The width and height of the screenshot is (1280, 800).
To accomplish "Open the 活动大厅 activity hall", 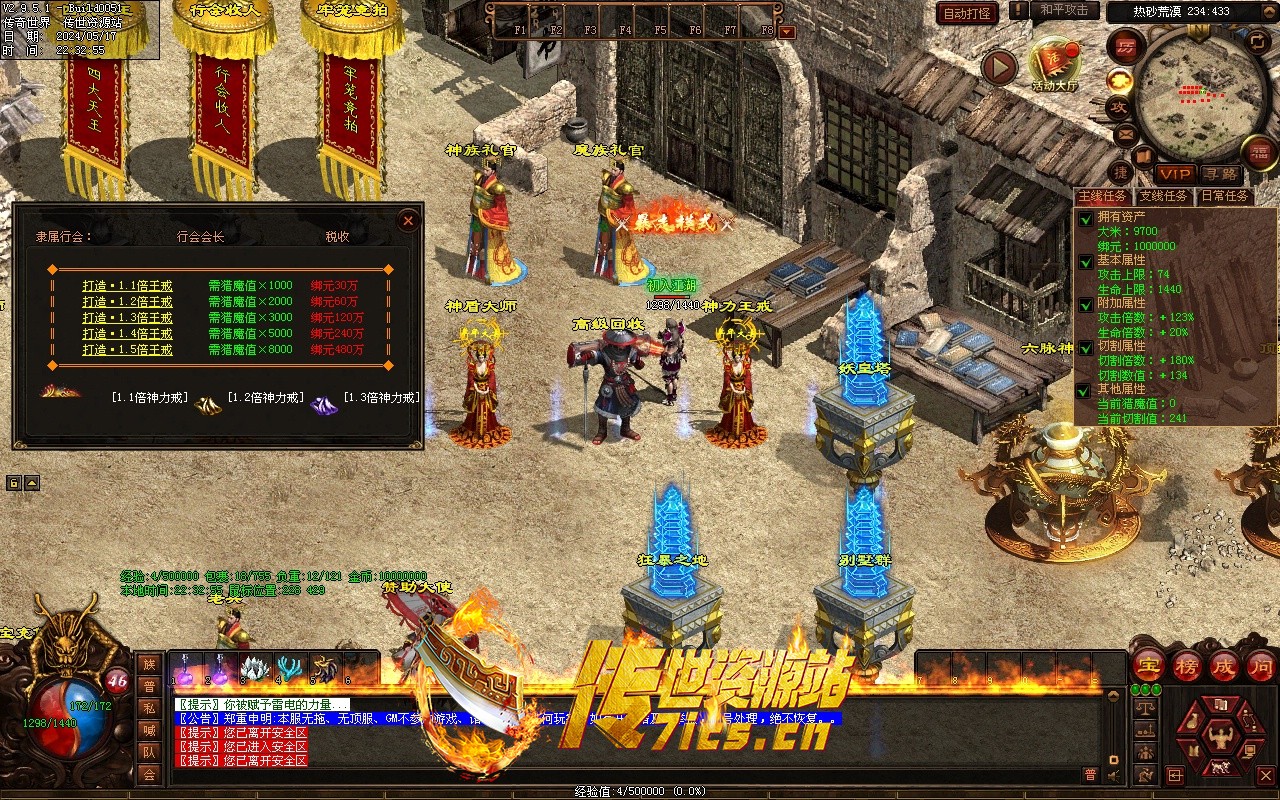I will [1055, 62].
